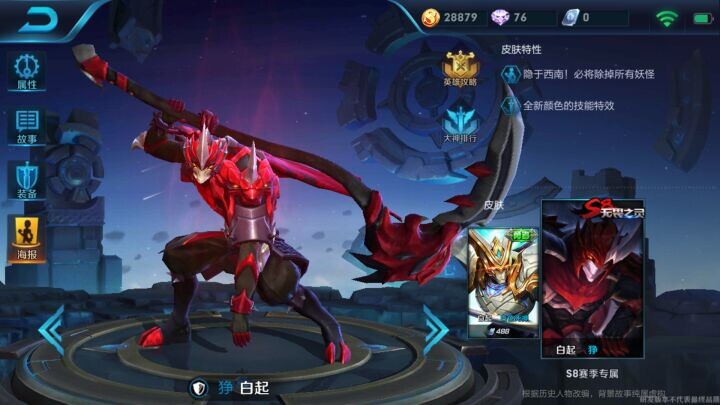
Task: Show the 大神排行 top player ranking
Action: point(460,124)
